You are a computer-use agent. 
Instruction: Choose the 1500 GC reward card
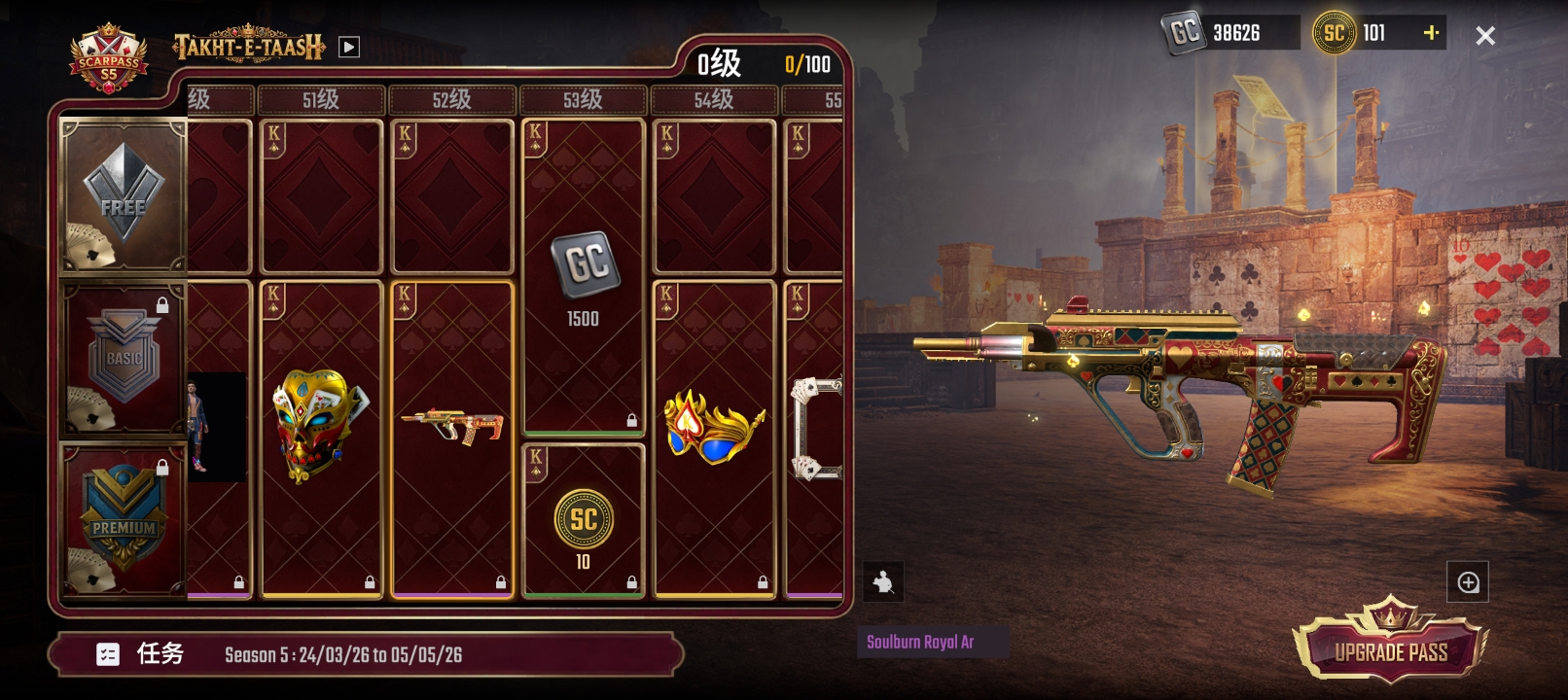click(x=583, y=277)
